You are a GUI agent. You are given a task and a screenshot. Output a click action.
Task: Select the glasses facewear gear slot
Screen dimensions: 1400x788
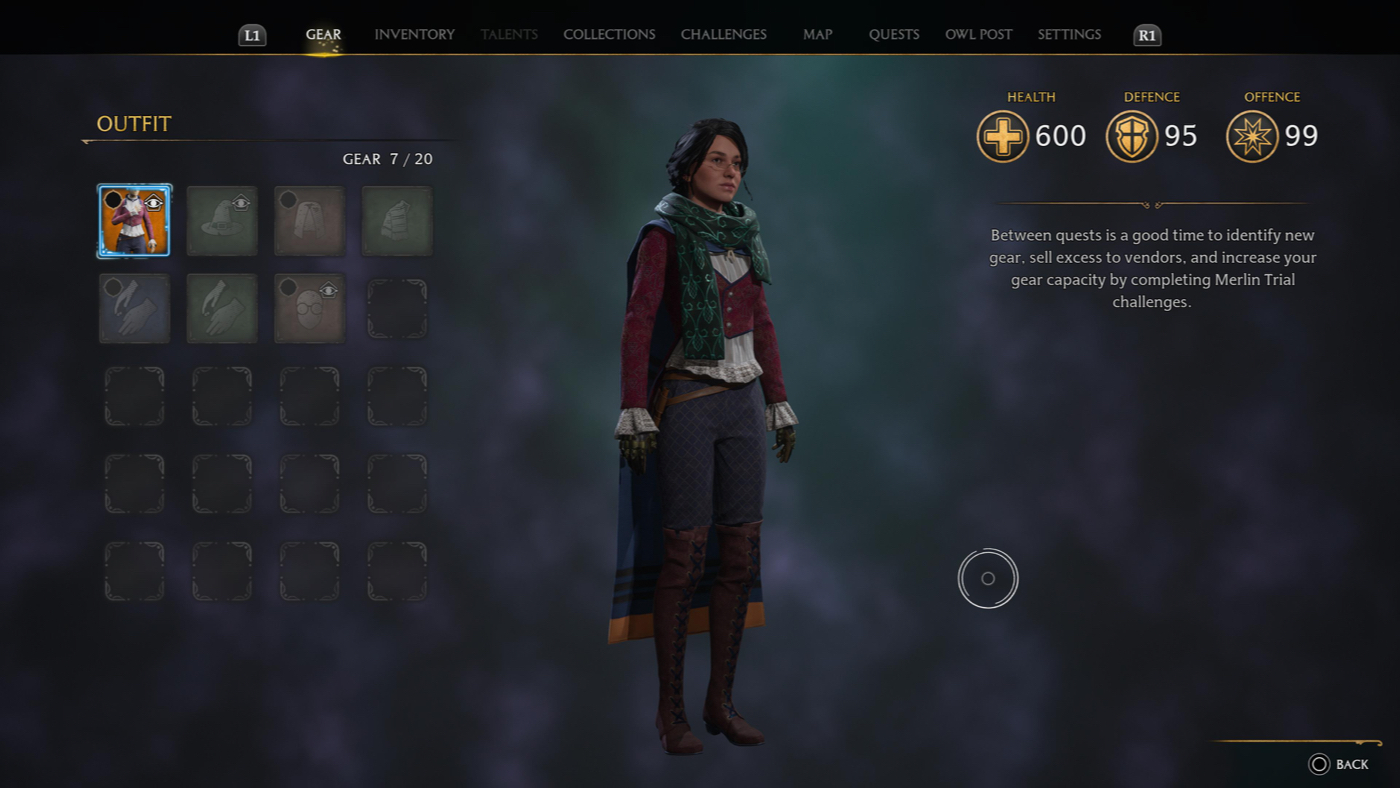click(x=309, y=309)
